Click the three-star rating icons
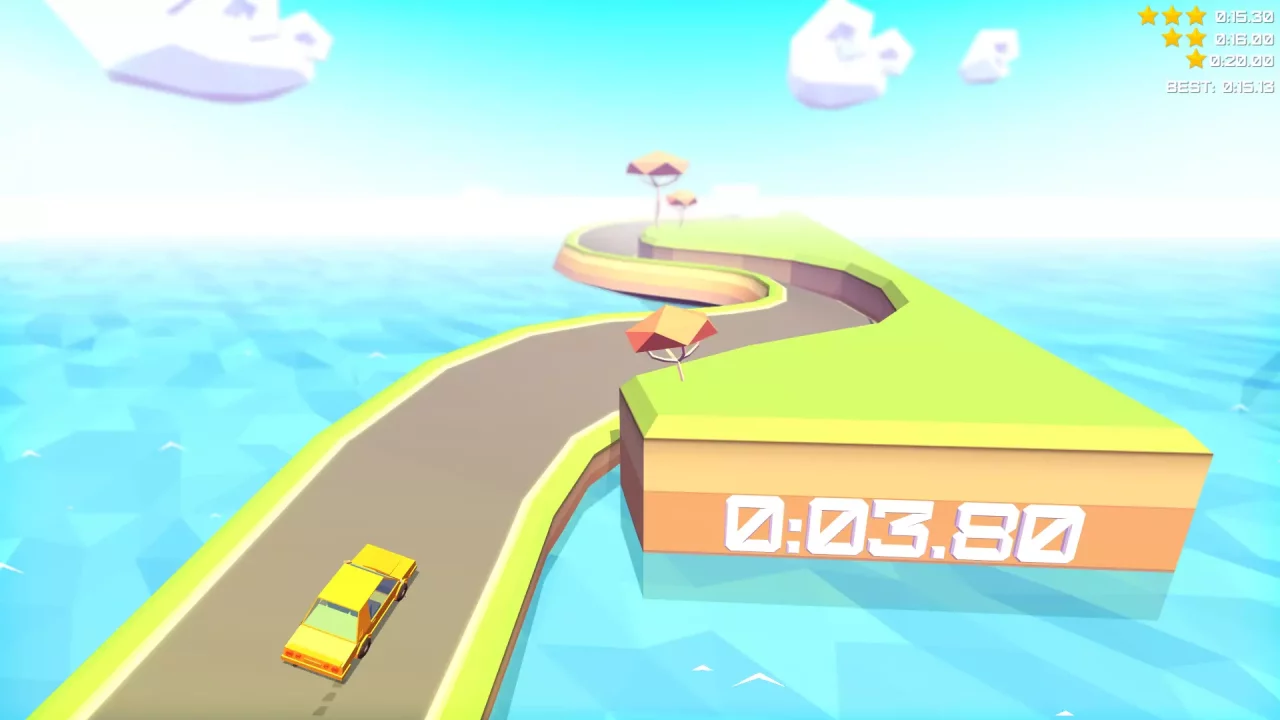The height and width of the screenshot is (720, 1280). 1170,15
